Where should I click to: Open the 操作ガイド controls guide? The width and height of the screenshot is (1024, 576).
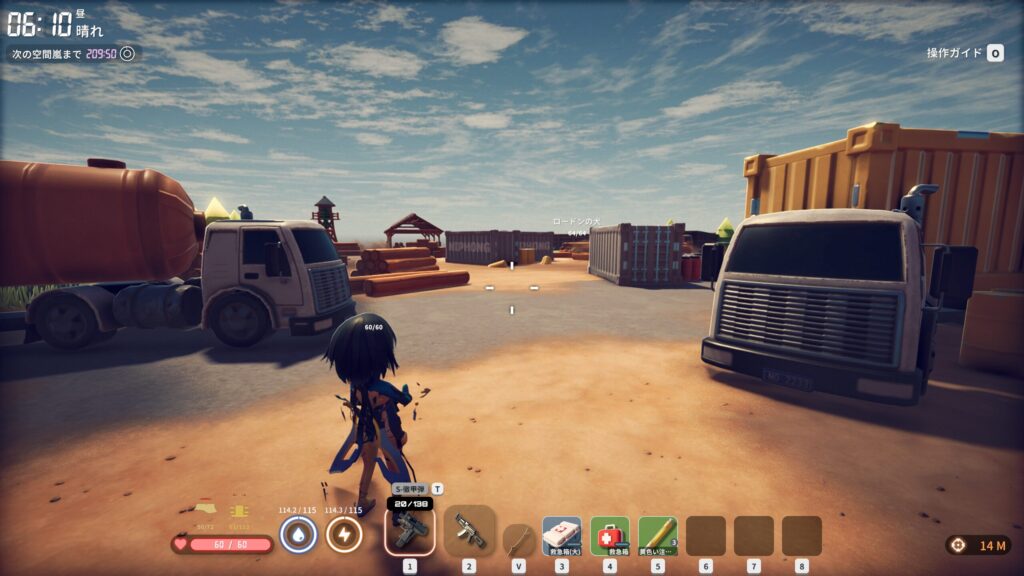964,53
